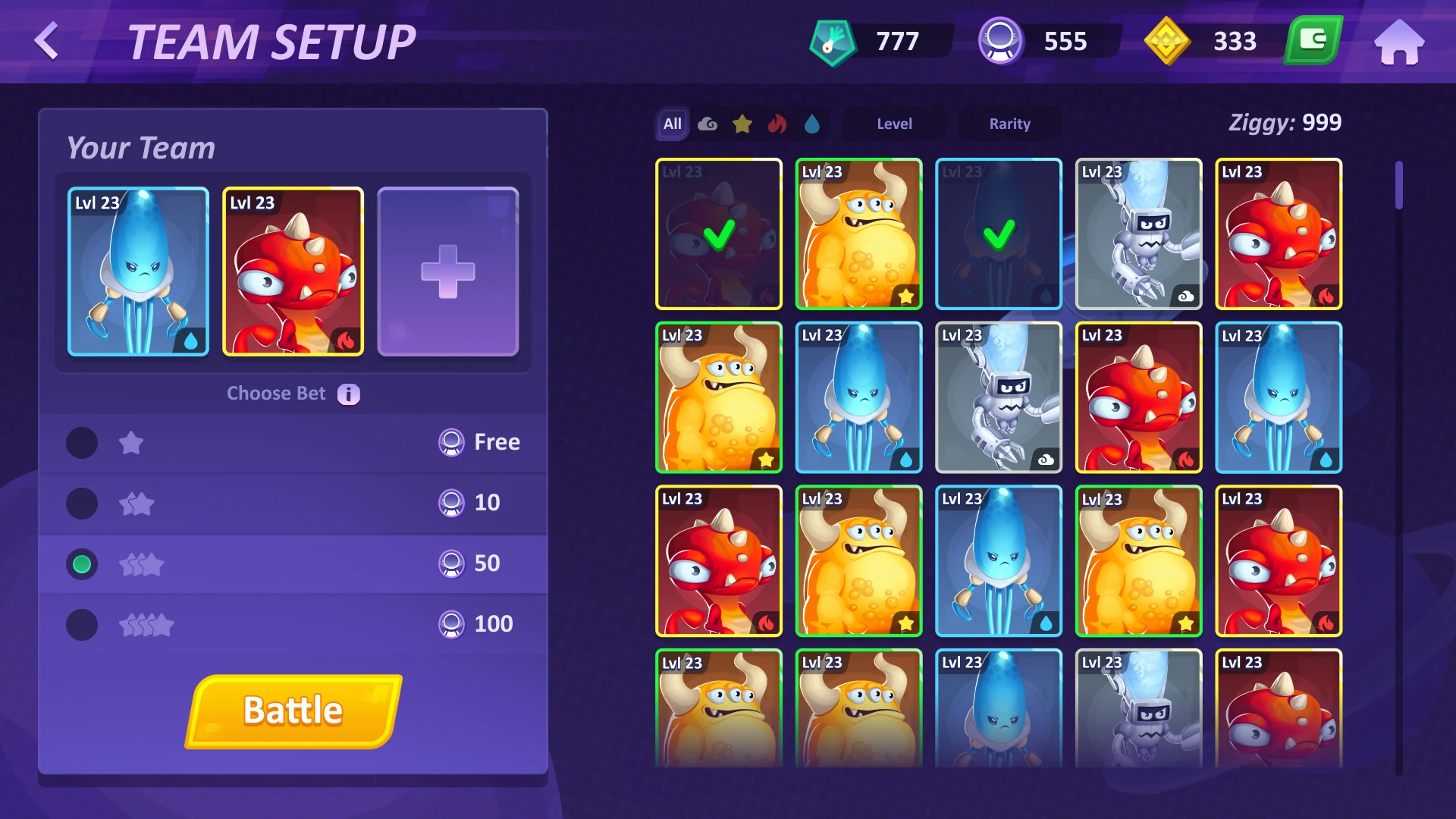Show info about Choose Bet
This screenshot has width=1456, height=819.
[x=348, y=394]
